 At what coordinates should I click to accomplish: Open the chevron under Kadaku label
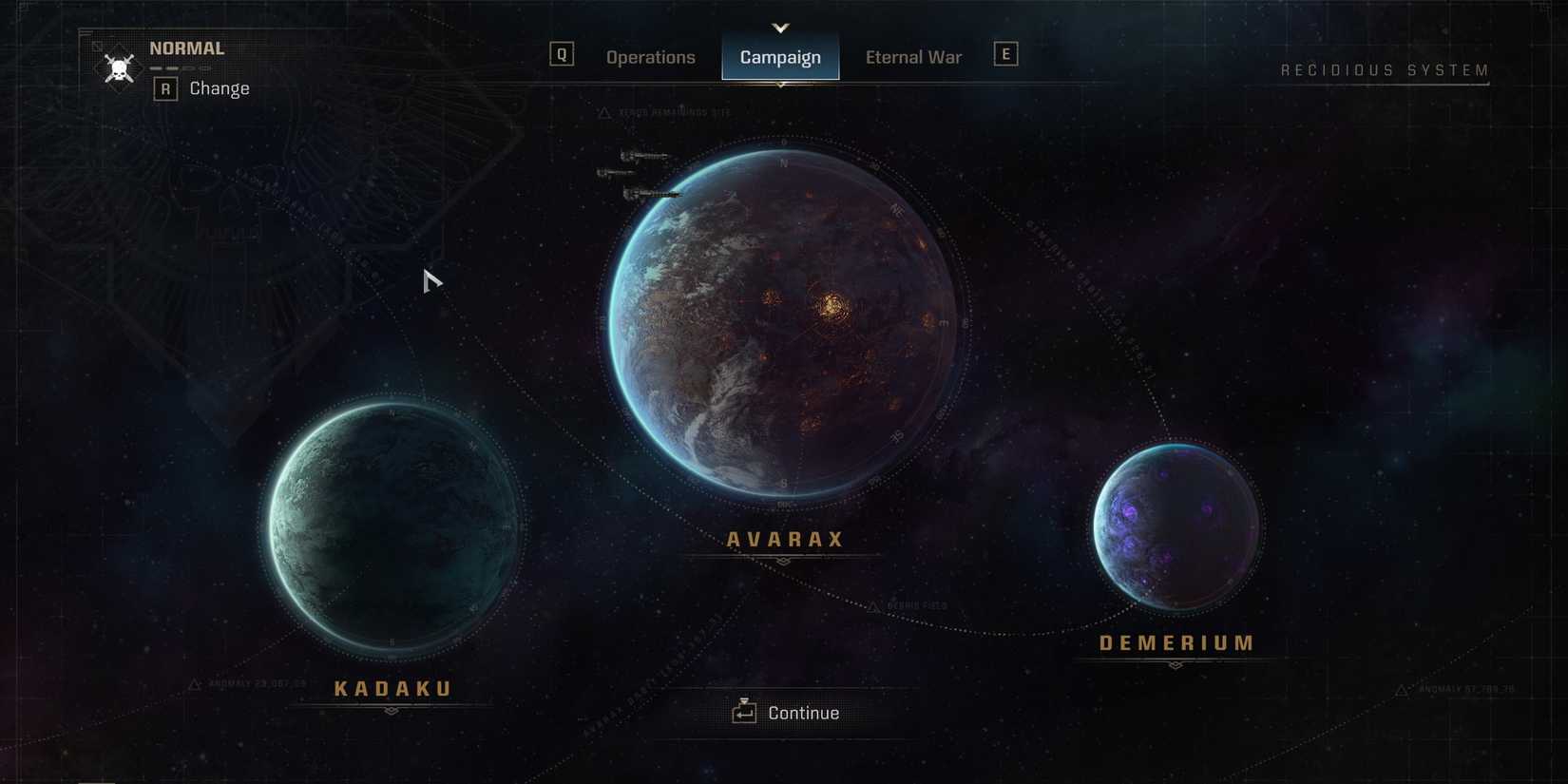[x=391, y=711]
